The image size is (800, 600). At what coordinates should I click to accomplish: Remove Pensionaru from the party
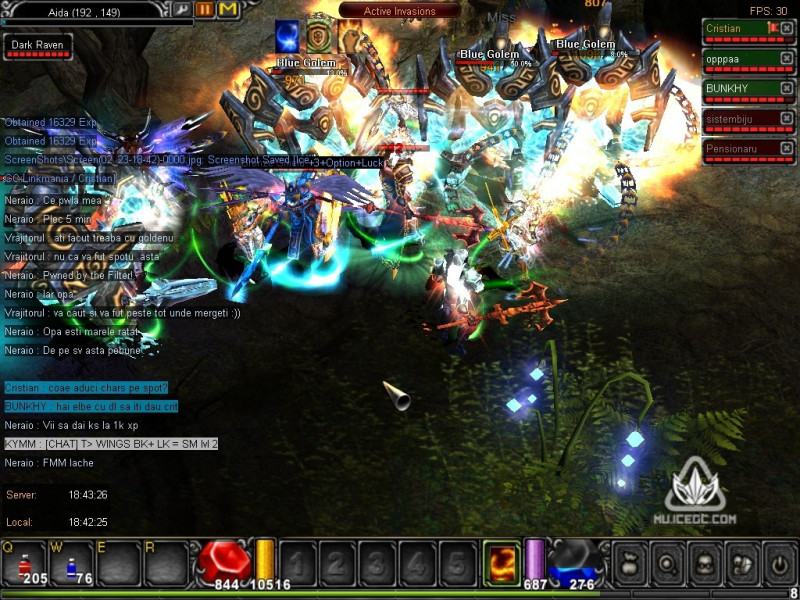787,149
